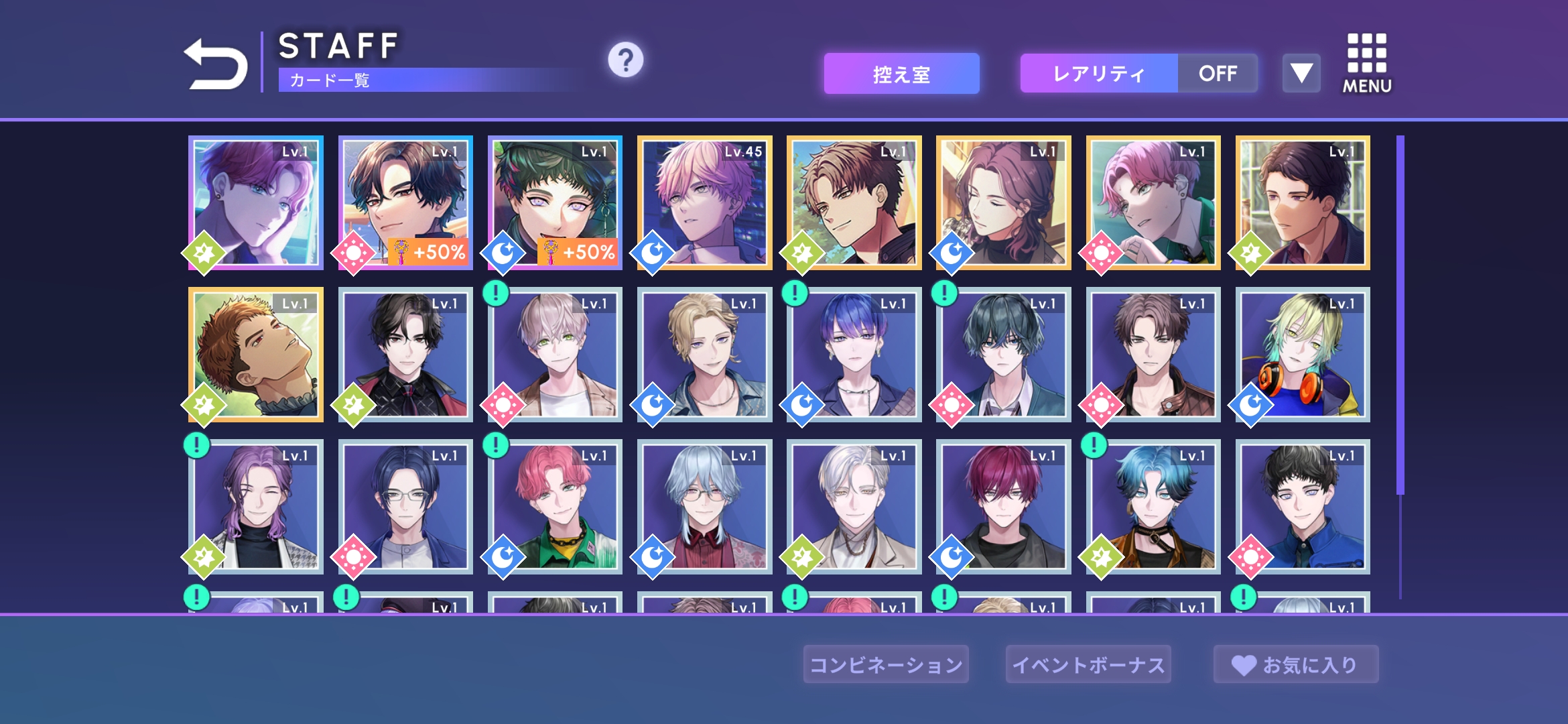This screenshot has height=724, width=1568.
Task: Pick the winking long-haired gold card
Action: [x=1003, y=202]
